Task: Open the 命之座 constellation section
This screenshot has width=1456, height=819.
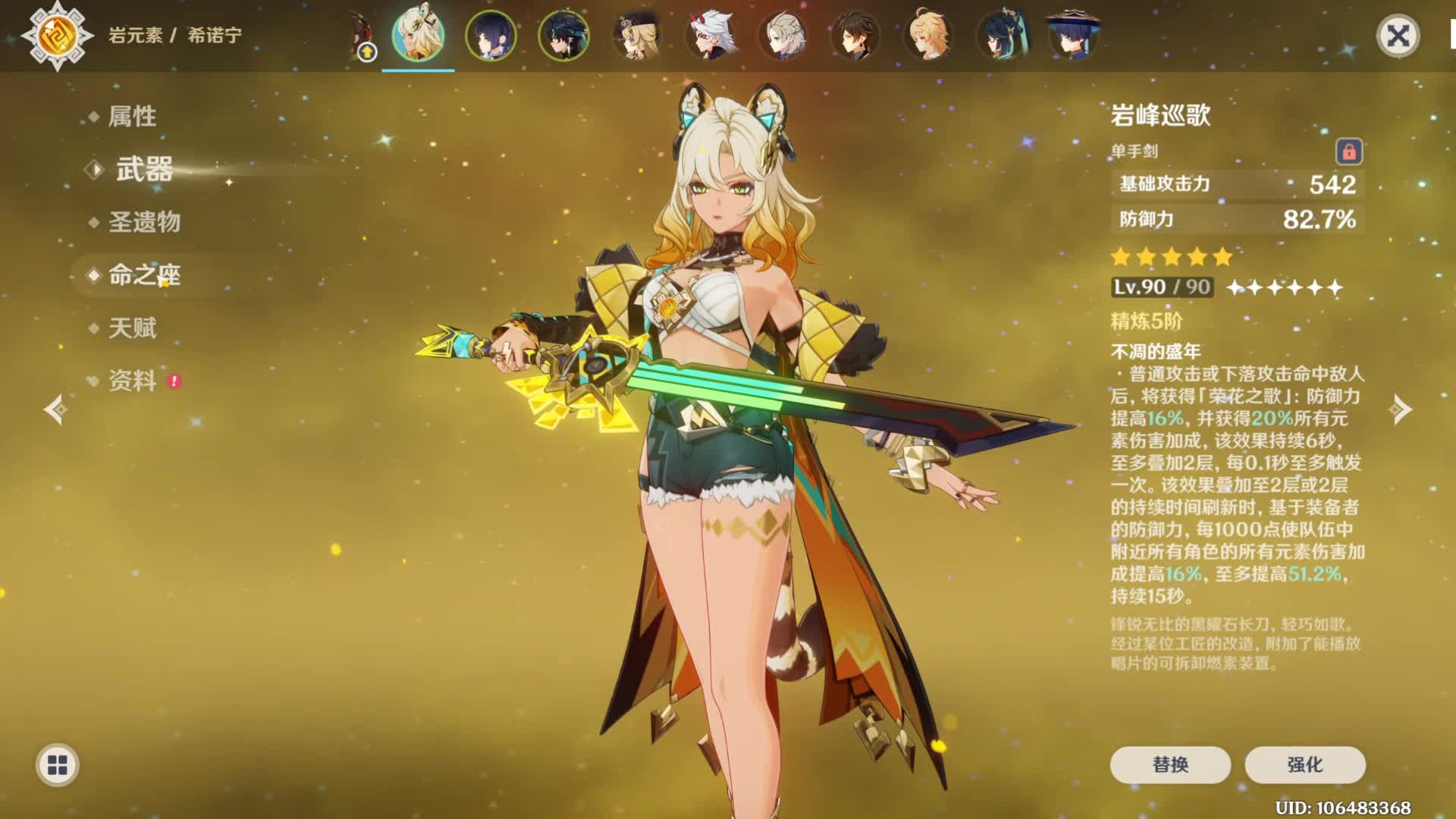Action: point(144,275)
